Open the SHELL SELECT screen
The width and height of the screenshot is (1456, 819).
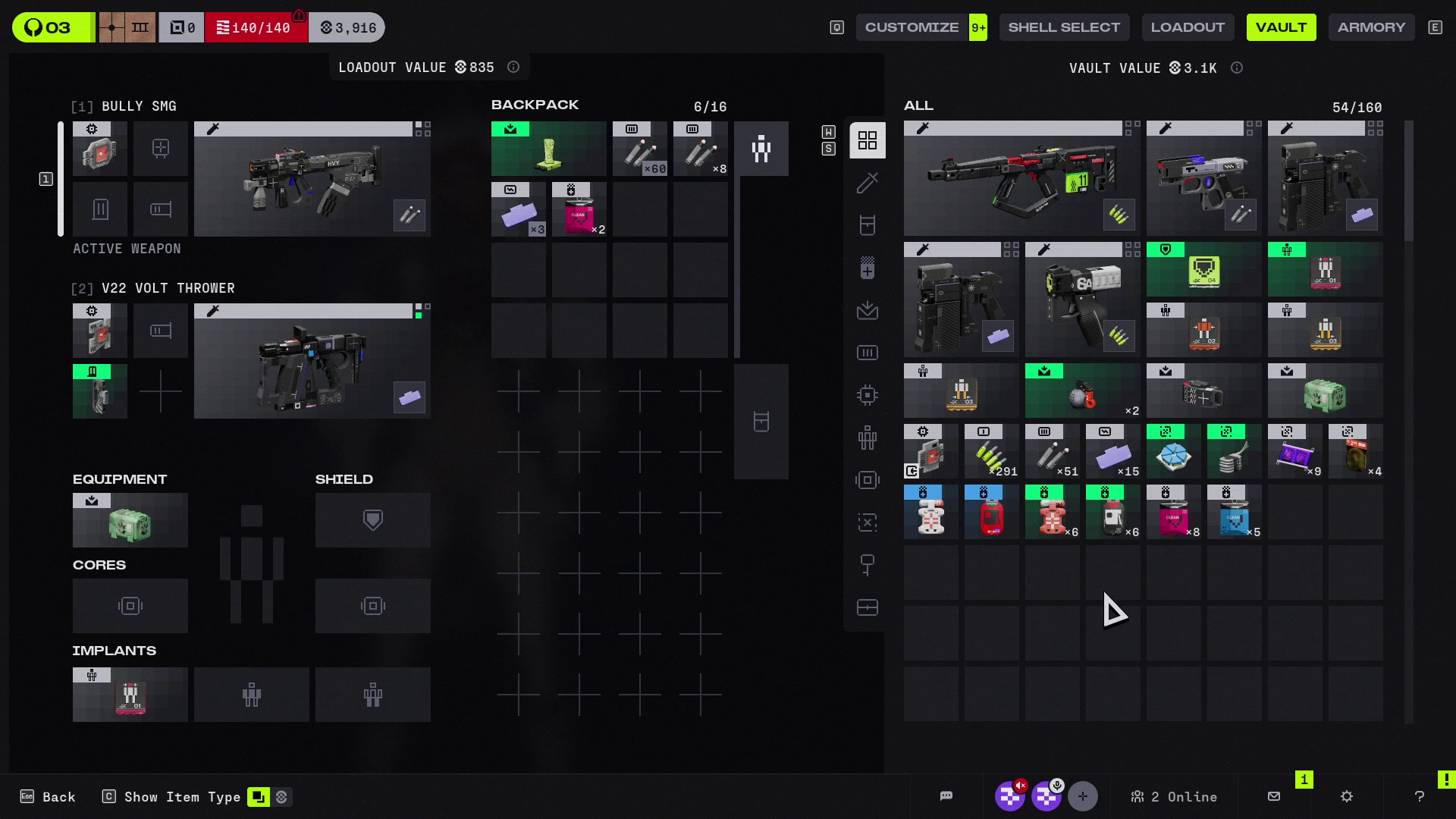click(1064, 27)
